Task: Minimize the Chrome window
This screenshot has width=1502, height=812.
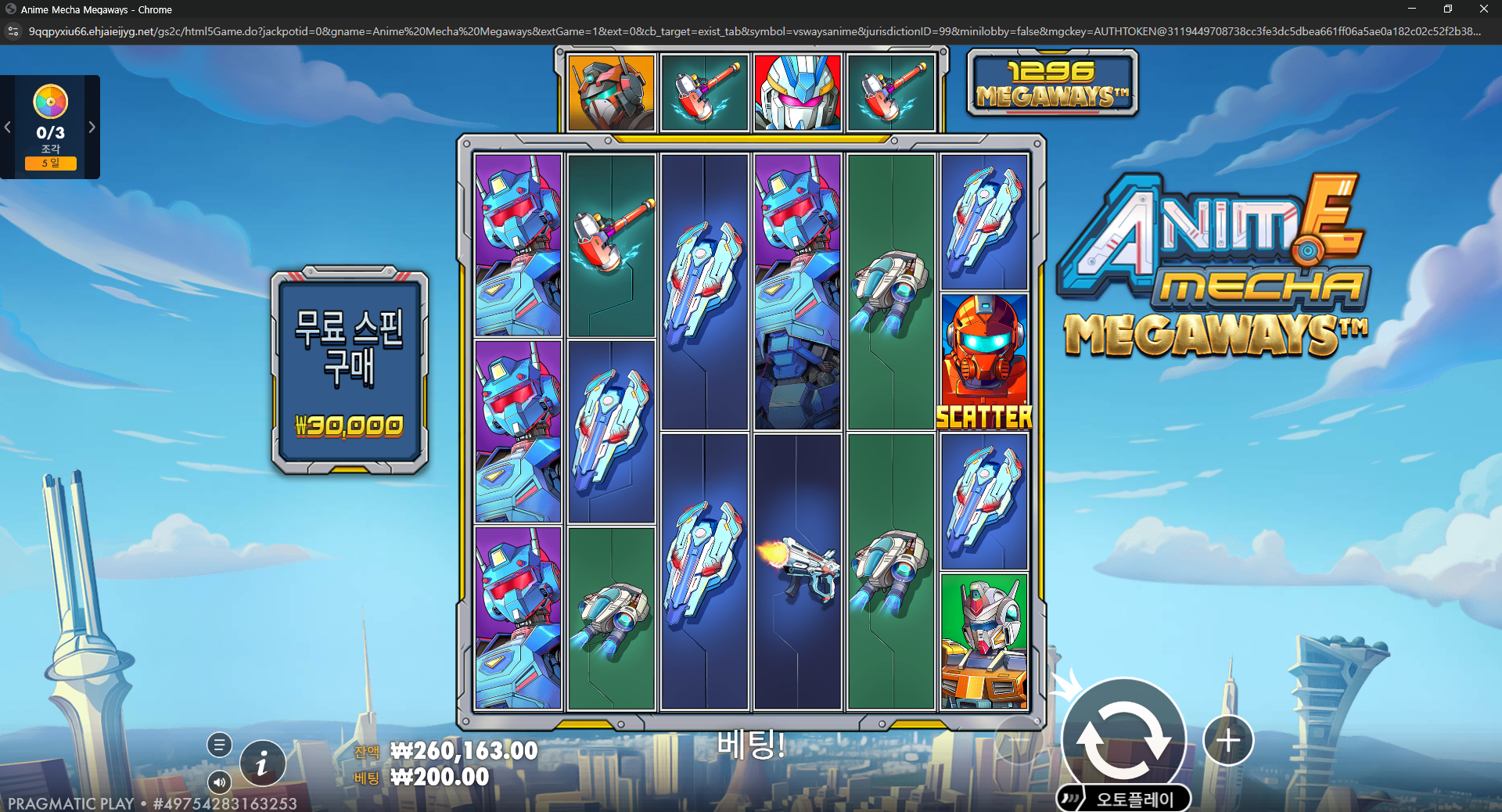Action: 1412,9
